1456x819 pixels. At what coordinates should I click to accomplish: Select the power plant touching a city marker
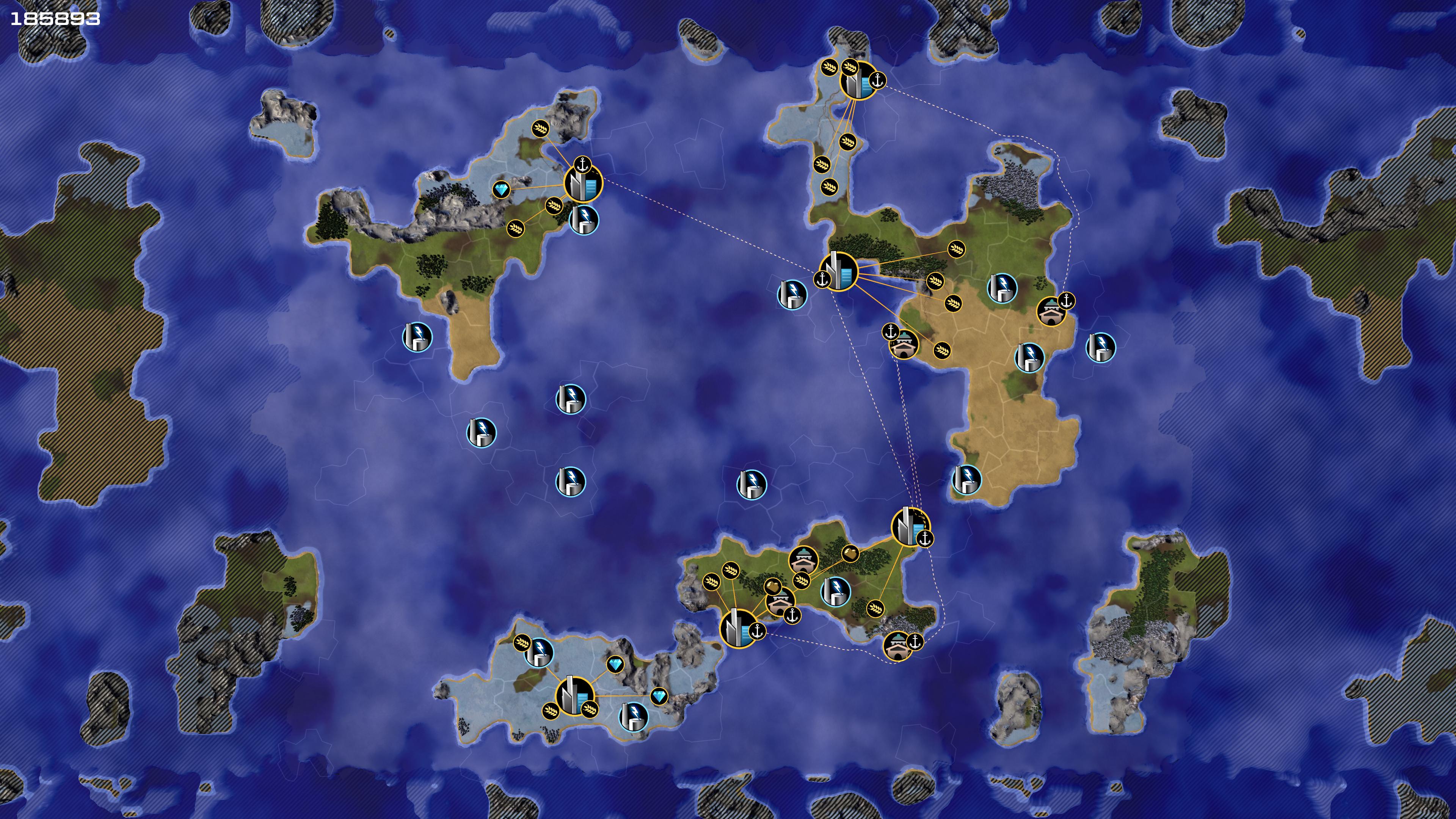click(x=583, y=220)
